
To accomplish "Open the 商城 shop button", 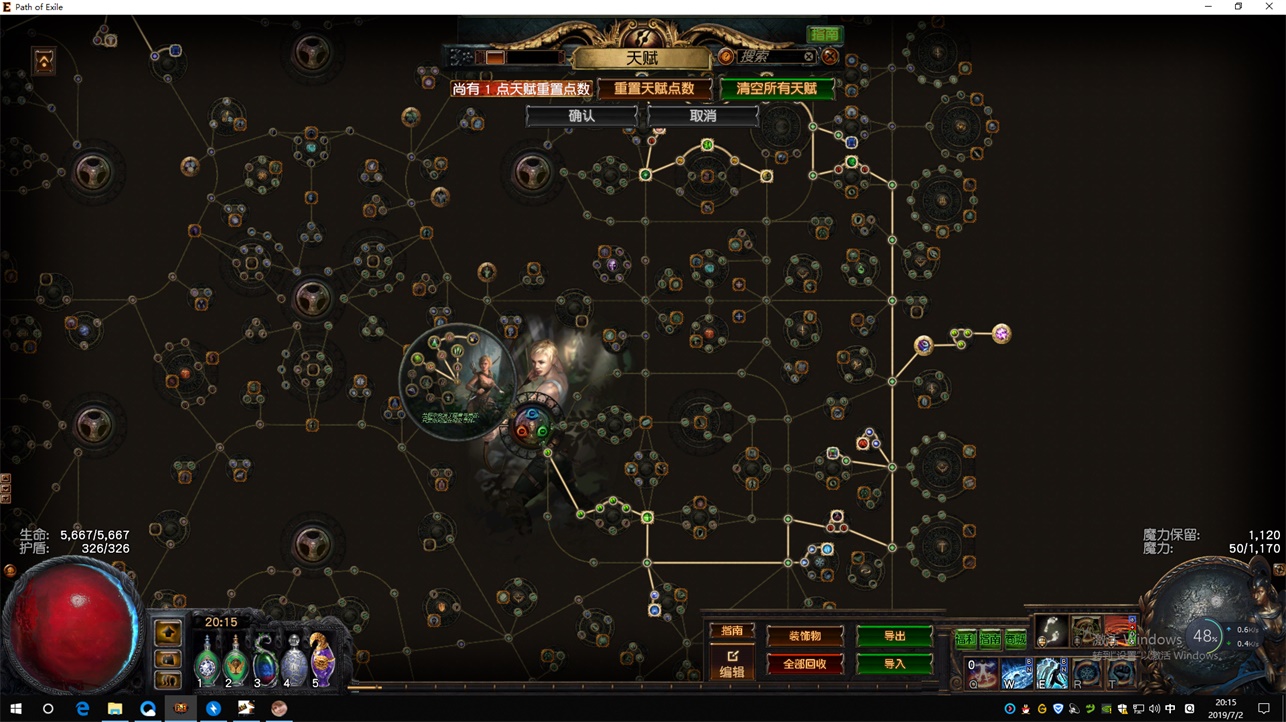I will point(1015,639).
